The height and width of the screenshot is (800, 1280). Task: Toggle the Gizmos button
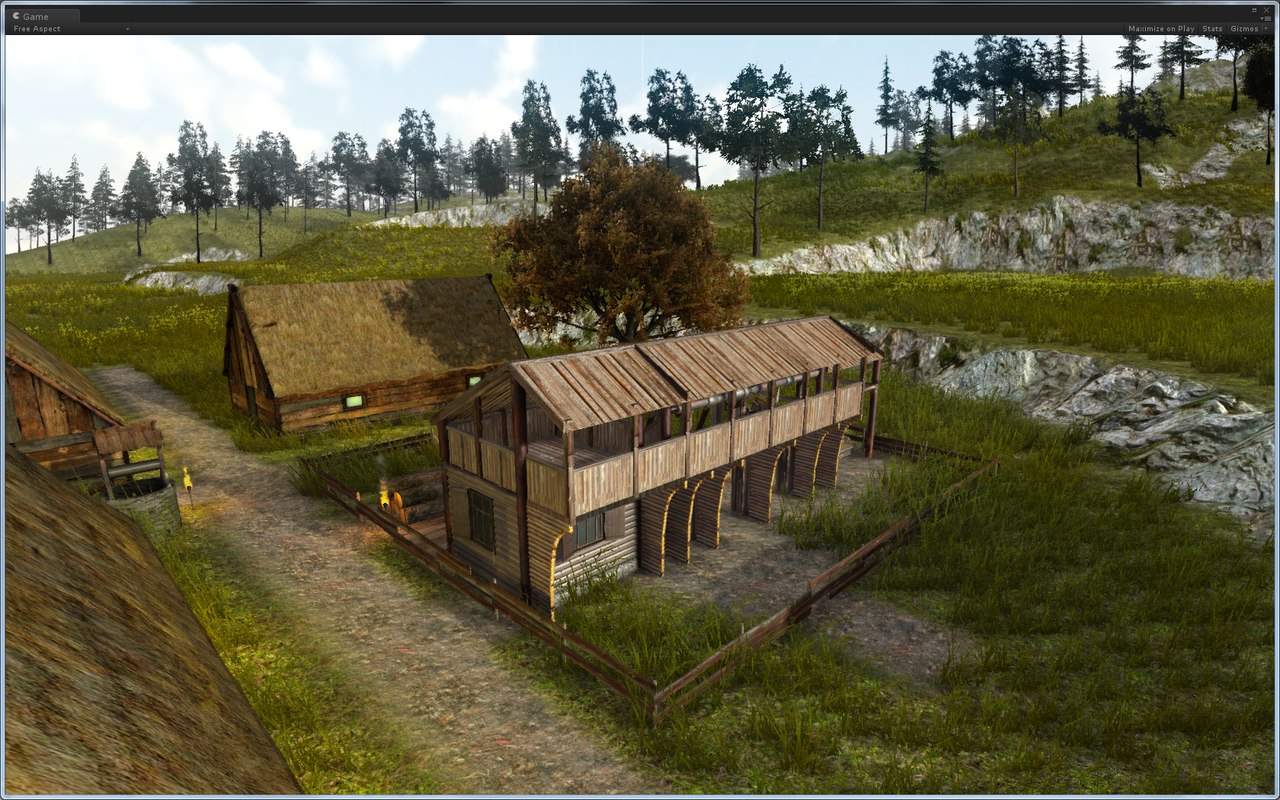click(x=1244, y=29)
